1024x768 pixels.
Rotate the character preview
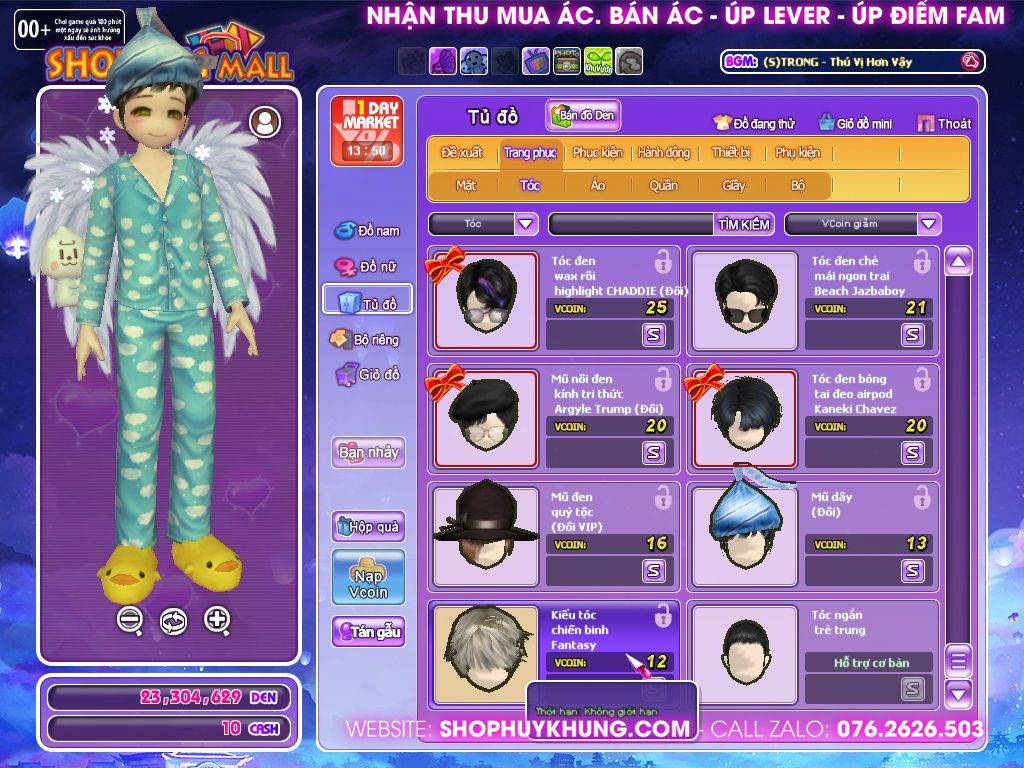click(x=173, y=621)
